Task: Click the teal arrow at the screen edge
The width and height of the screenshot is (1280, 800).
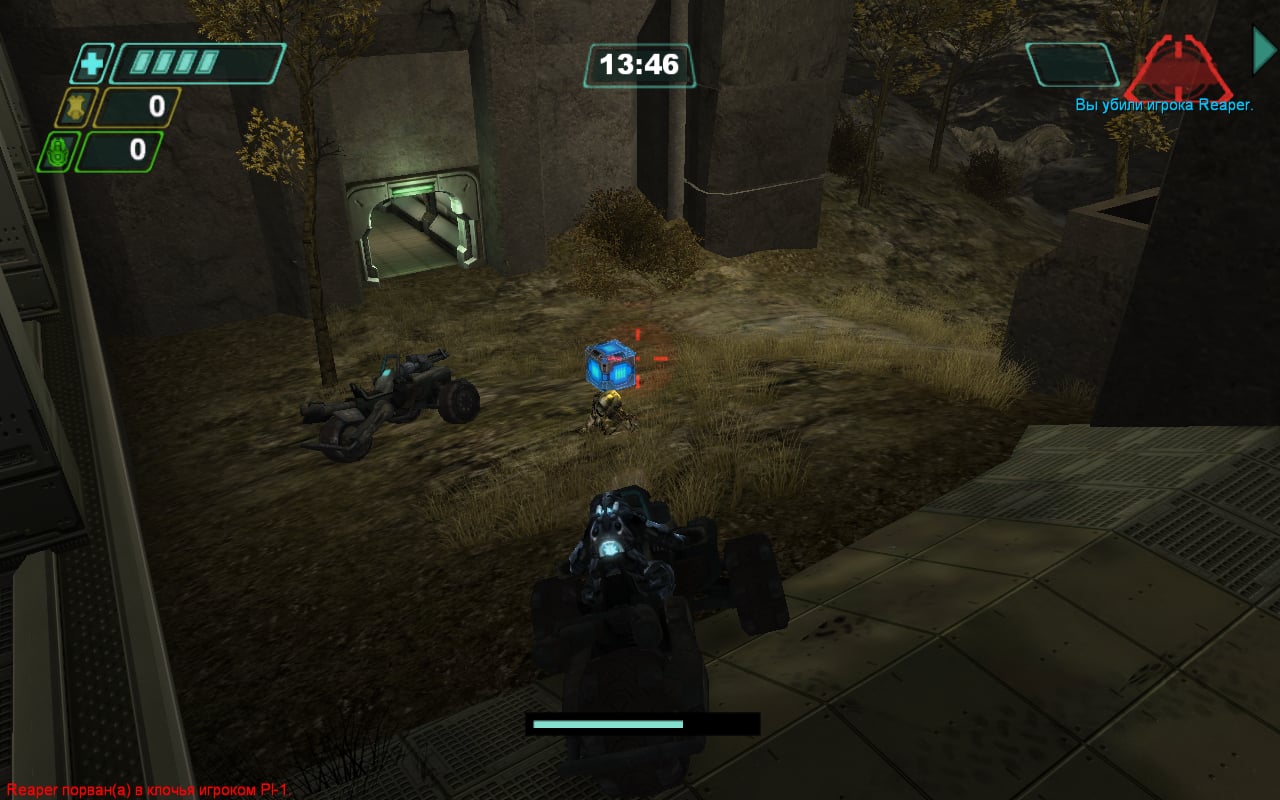Action: point(1264,50)
